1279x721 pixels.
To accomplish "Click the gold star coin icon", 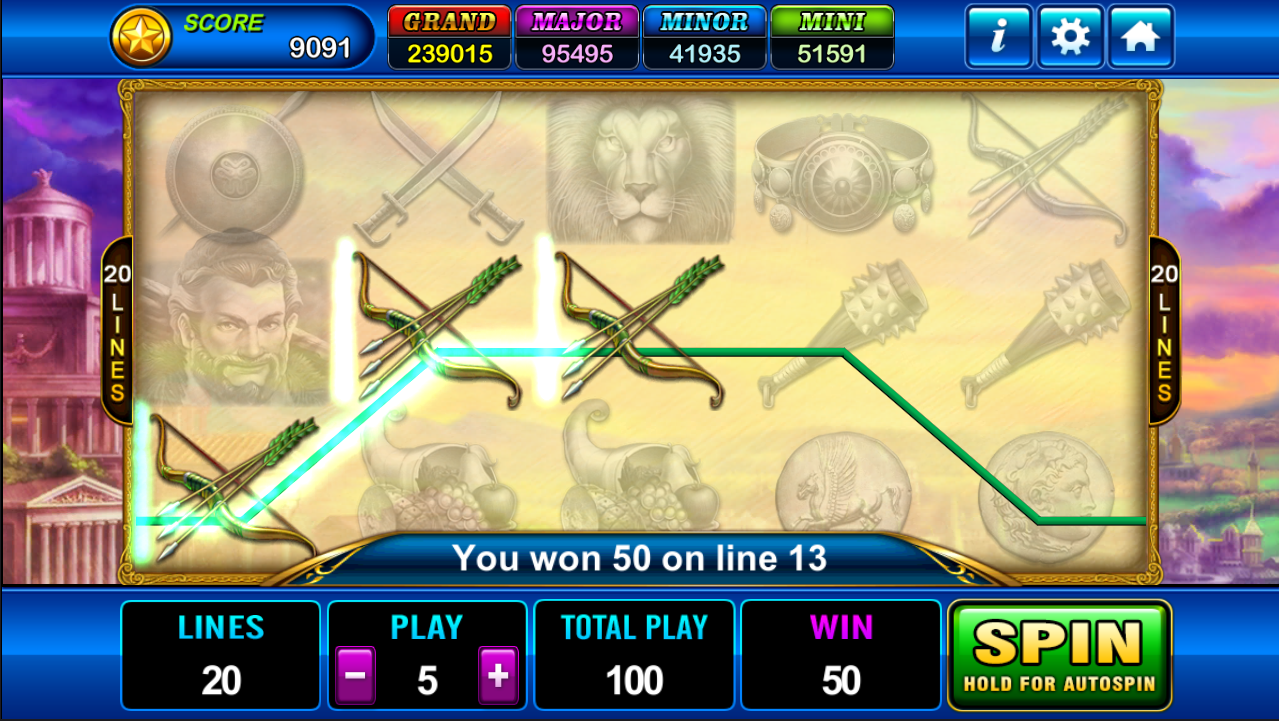I will pos(141,37).
